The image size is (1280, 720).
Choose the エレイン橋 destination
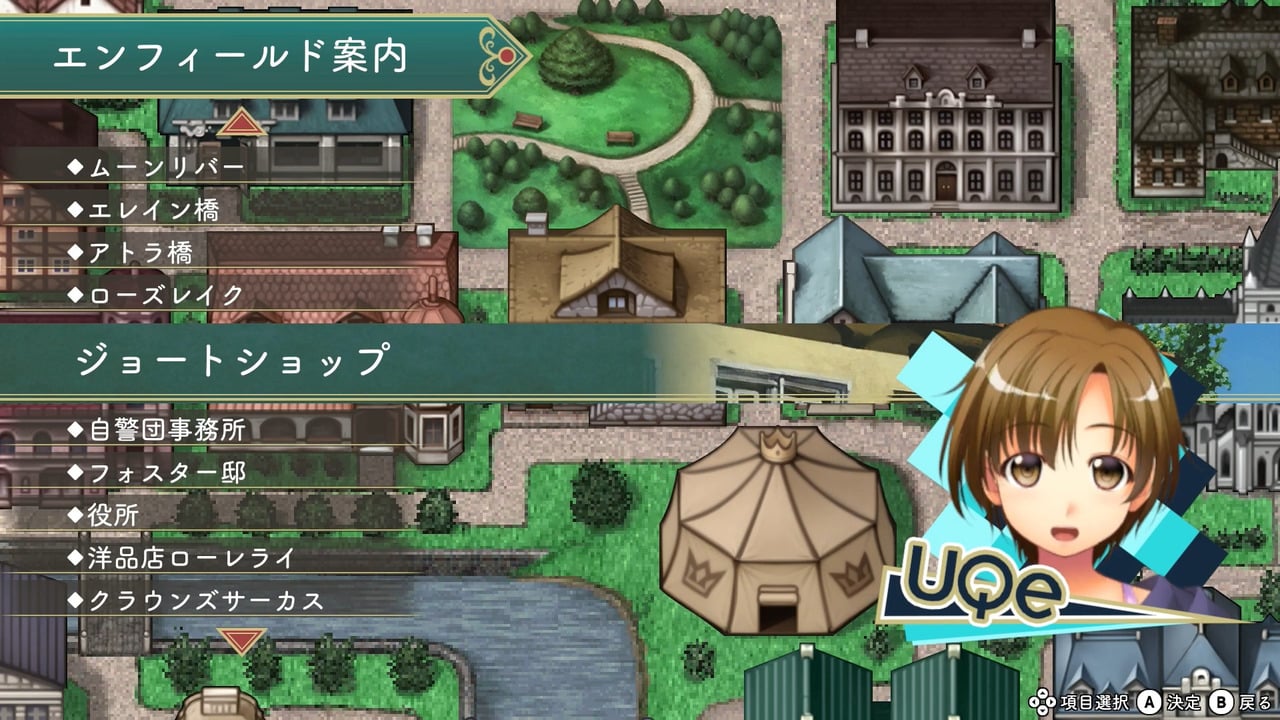point(153,210)
